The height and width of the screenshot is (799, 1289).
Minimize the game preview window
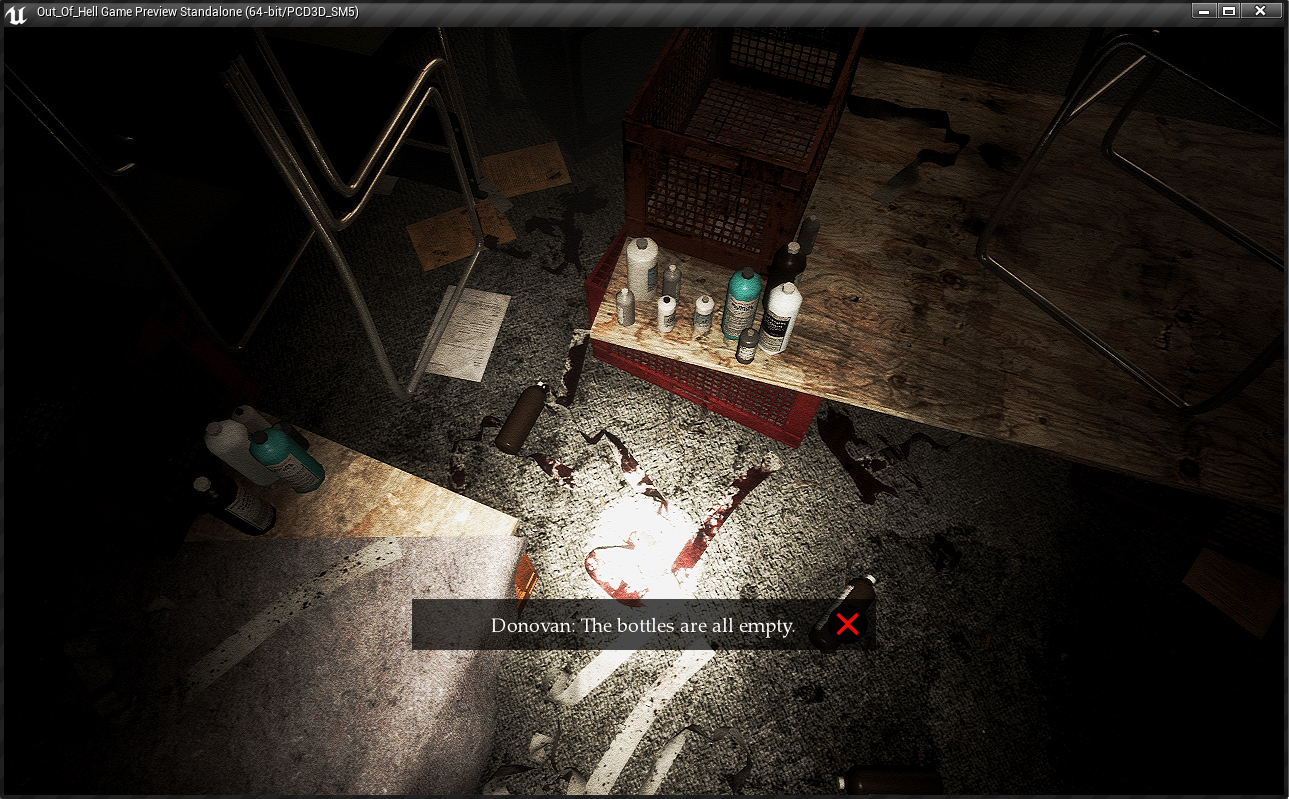[1203, 11]
